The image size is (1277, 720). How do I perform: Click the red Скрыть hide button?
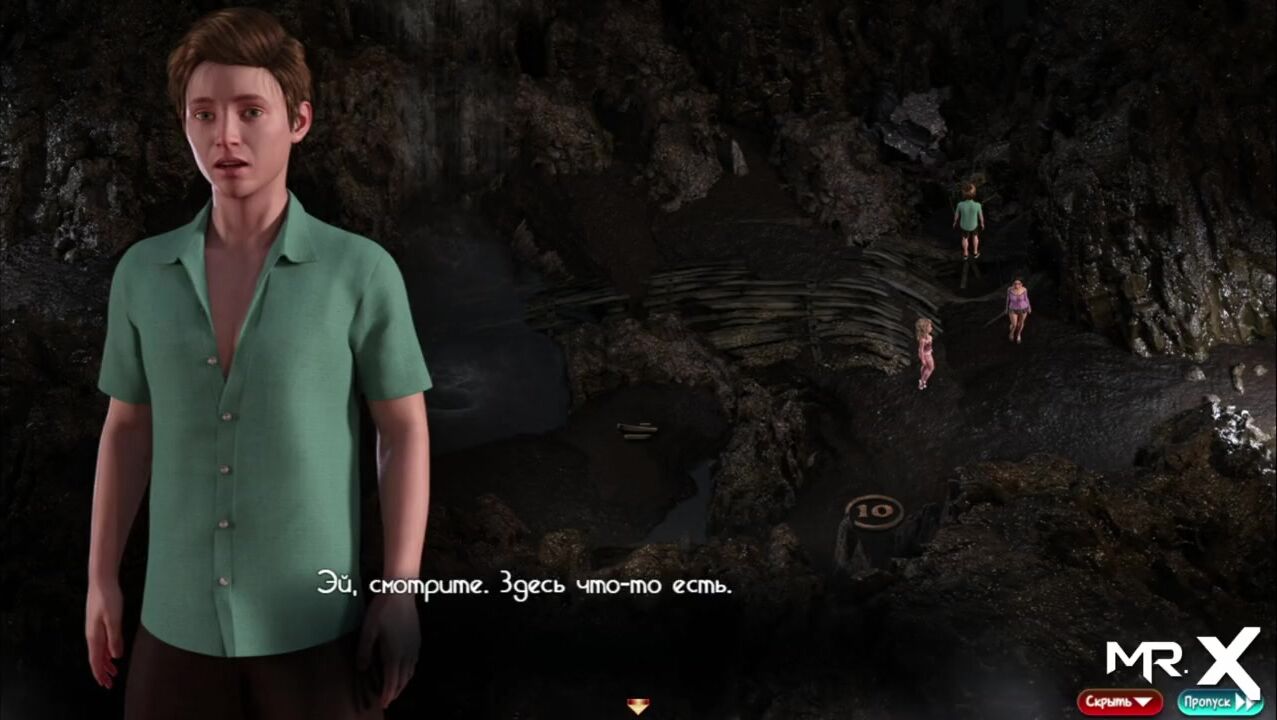click(x=1119, y=702)
